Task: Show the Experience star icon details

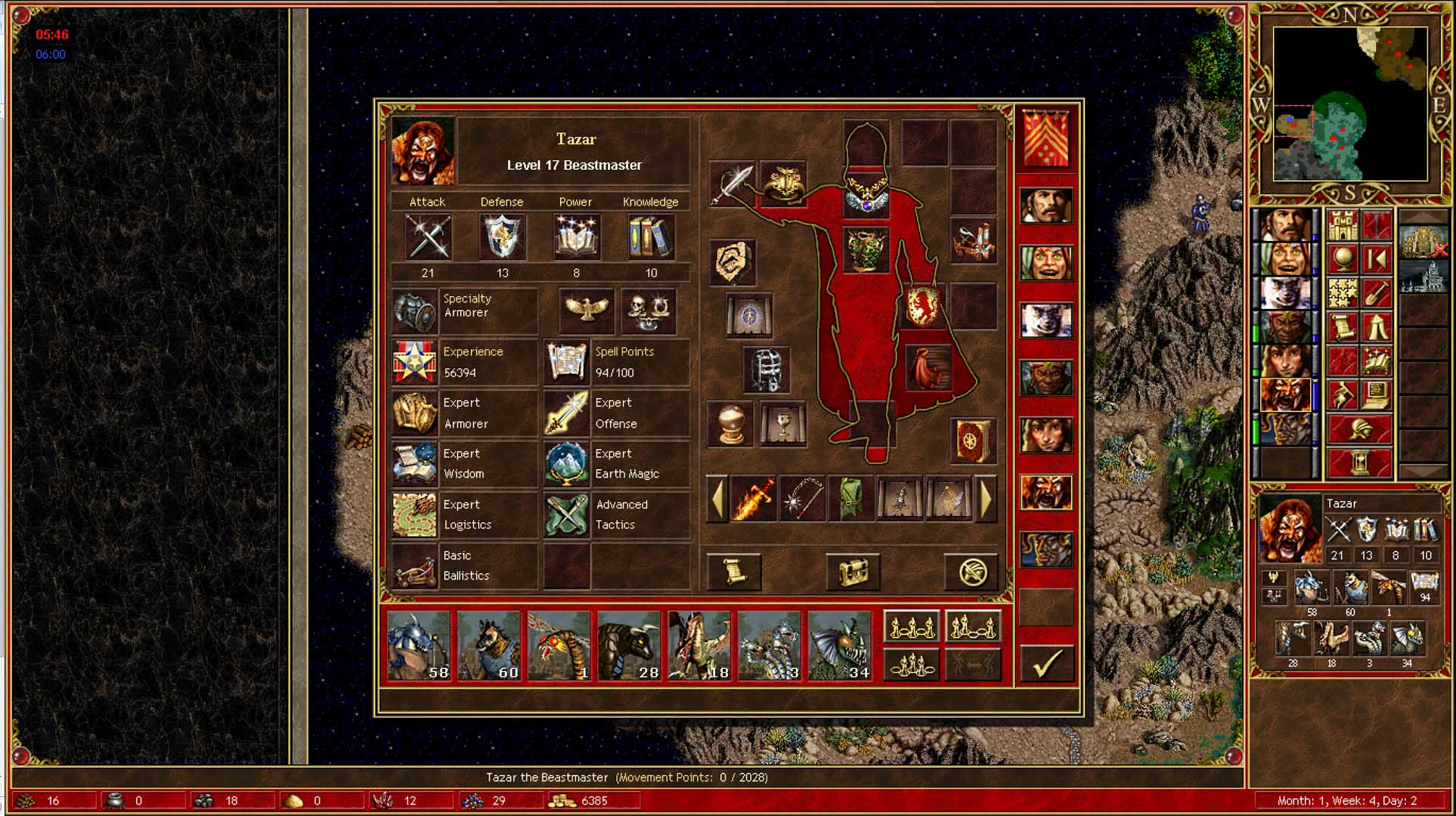Action: (x=415, y=362)
